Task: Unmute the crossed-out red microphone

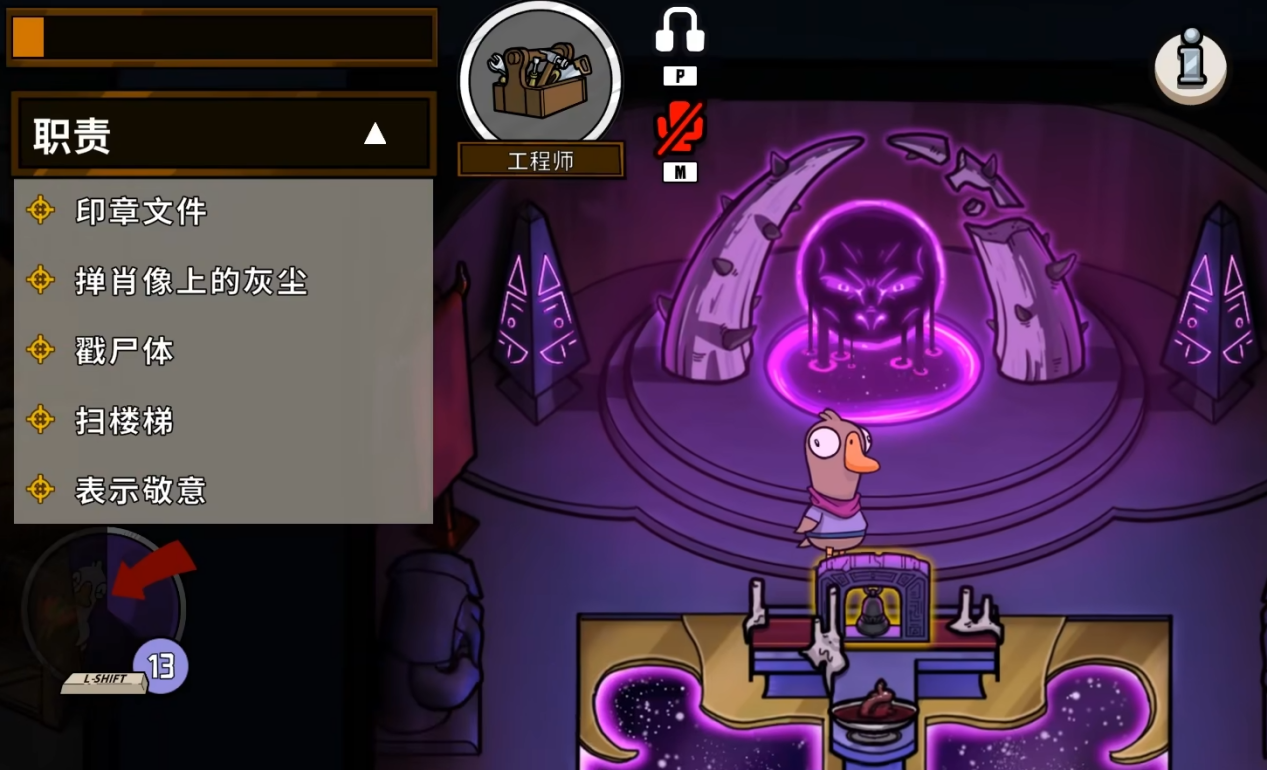Action: (680, 129)
